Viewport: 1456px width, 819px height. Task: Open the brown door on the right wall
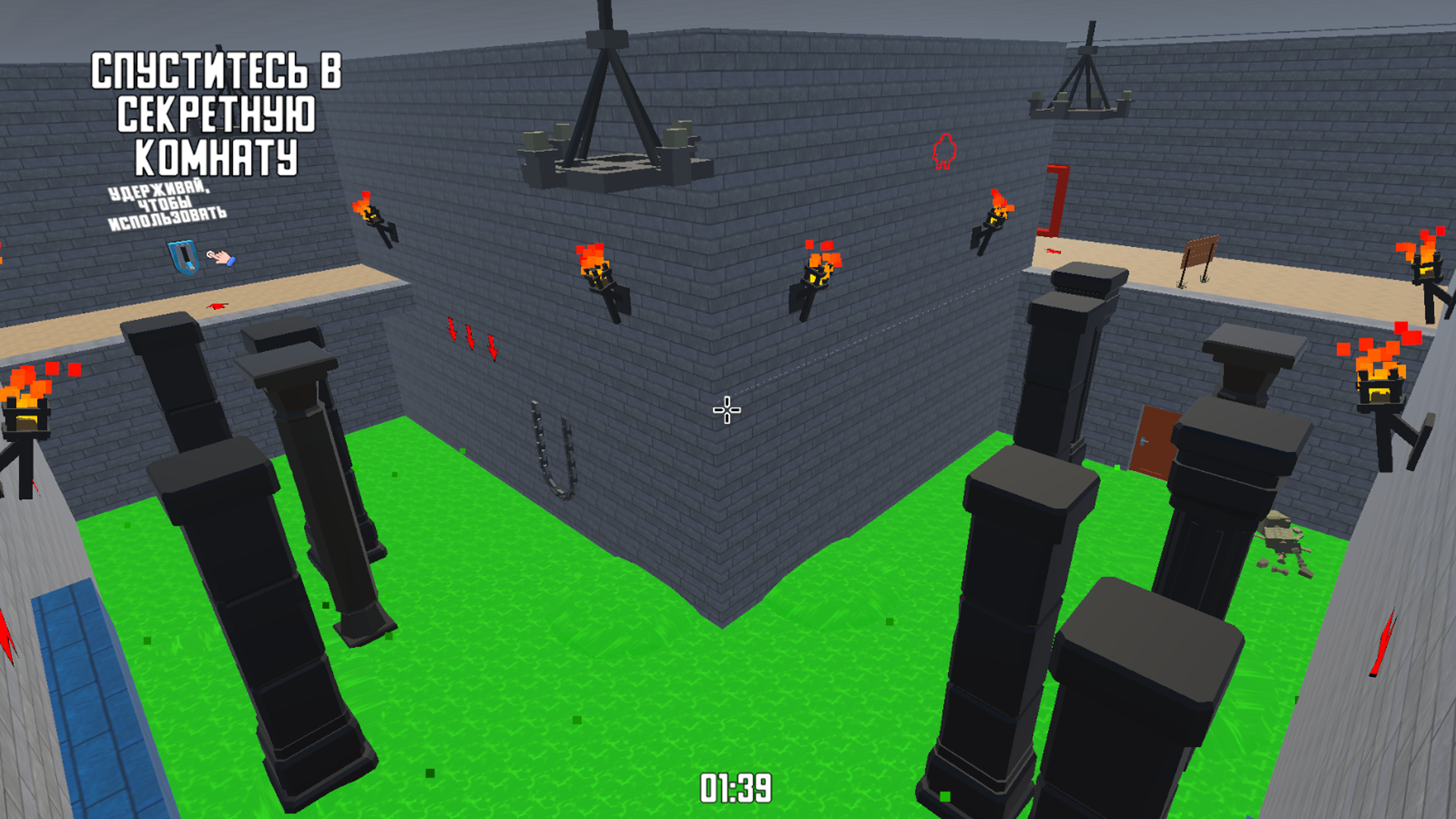(1153, 440)
